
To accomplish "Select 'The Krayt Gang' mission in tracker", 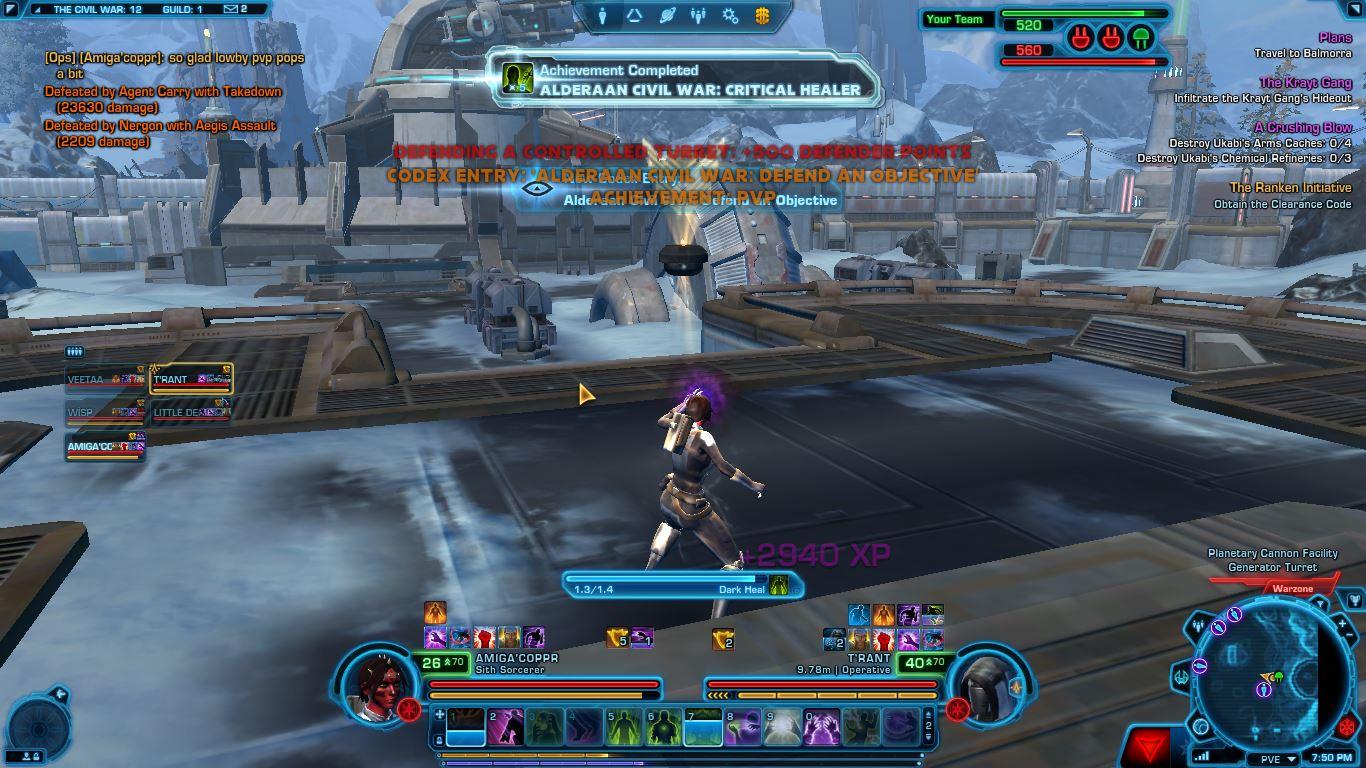I will [x=1305, y=83].
